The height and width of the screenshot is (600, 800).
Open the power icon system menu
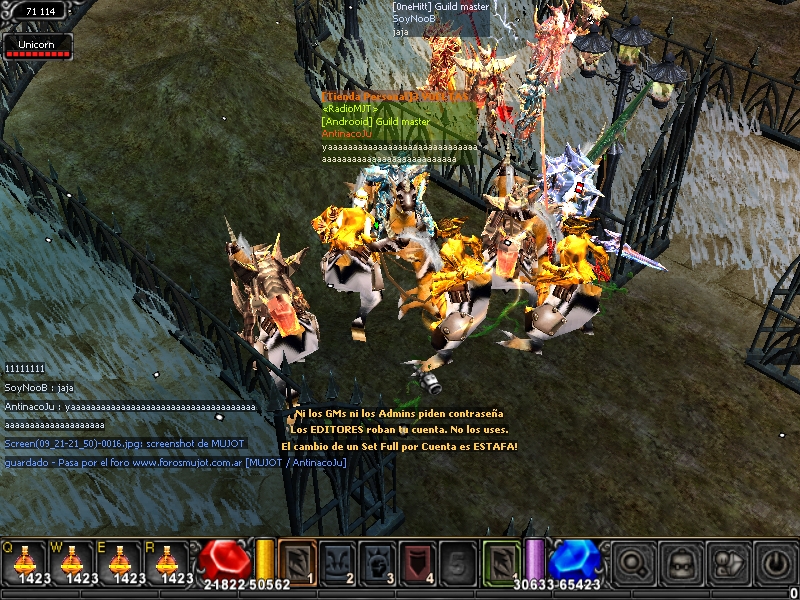[775, 563]
